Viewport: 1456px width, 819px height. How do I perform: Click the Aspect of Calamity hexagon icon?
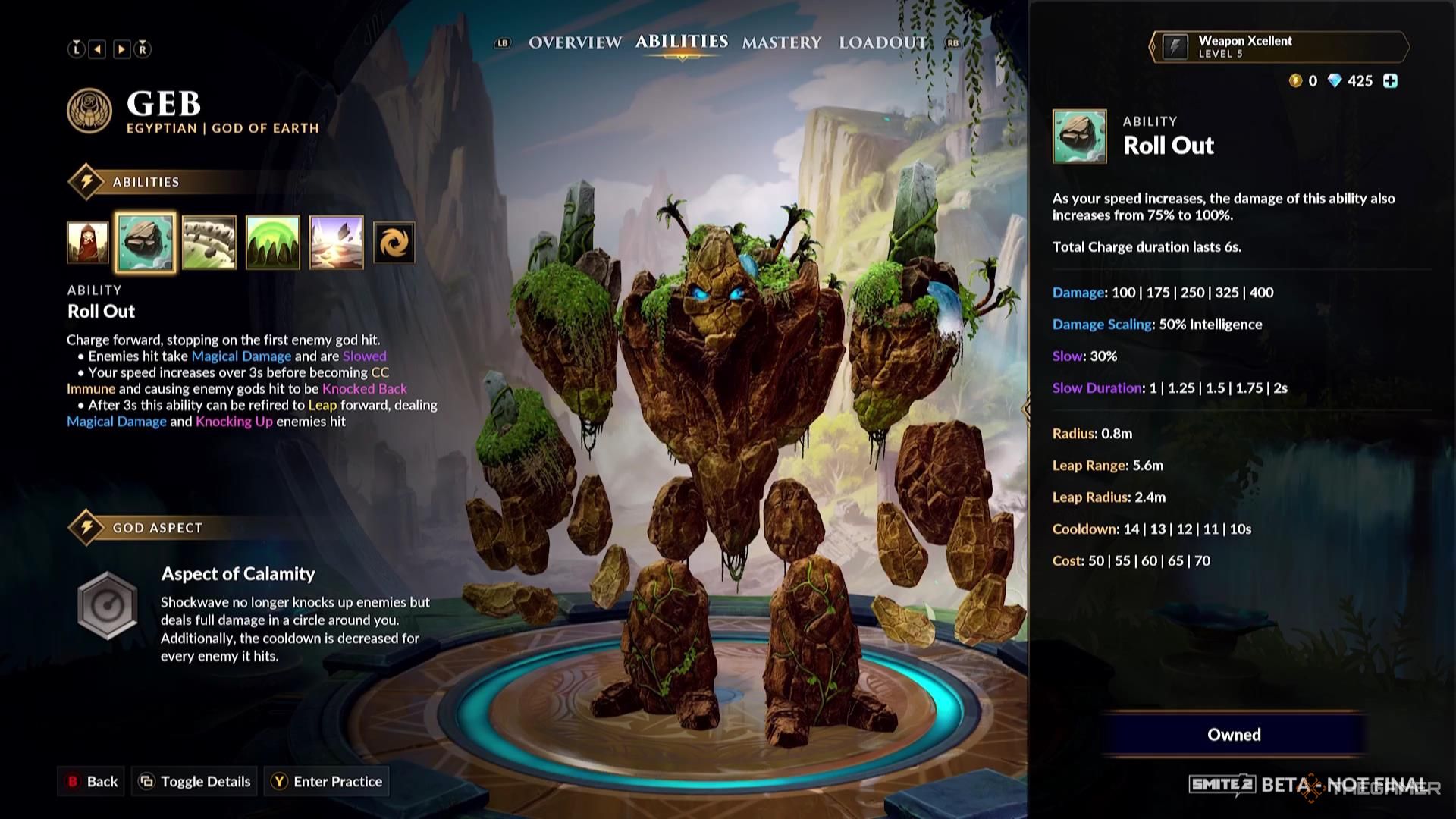point(108,603)
